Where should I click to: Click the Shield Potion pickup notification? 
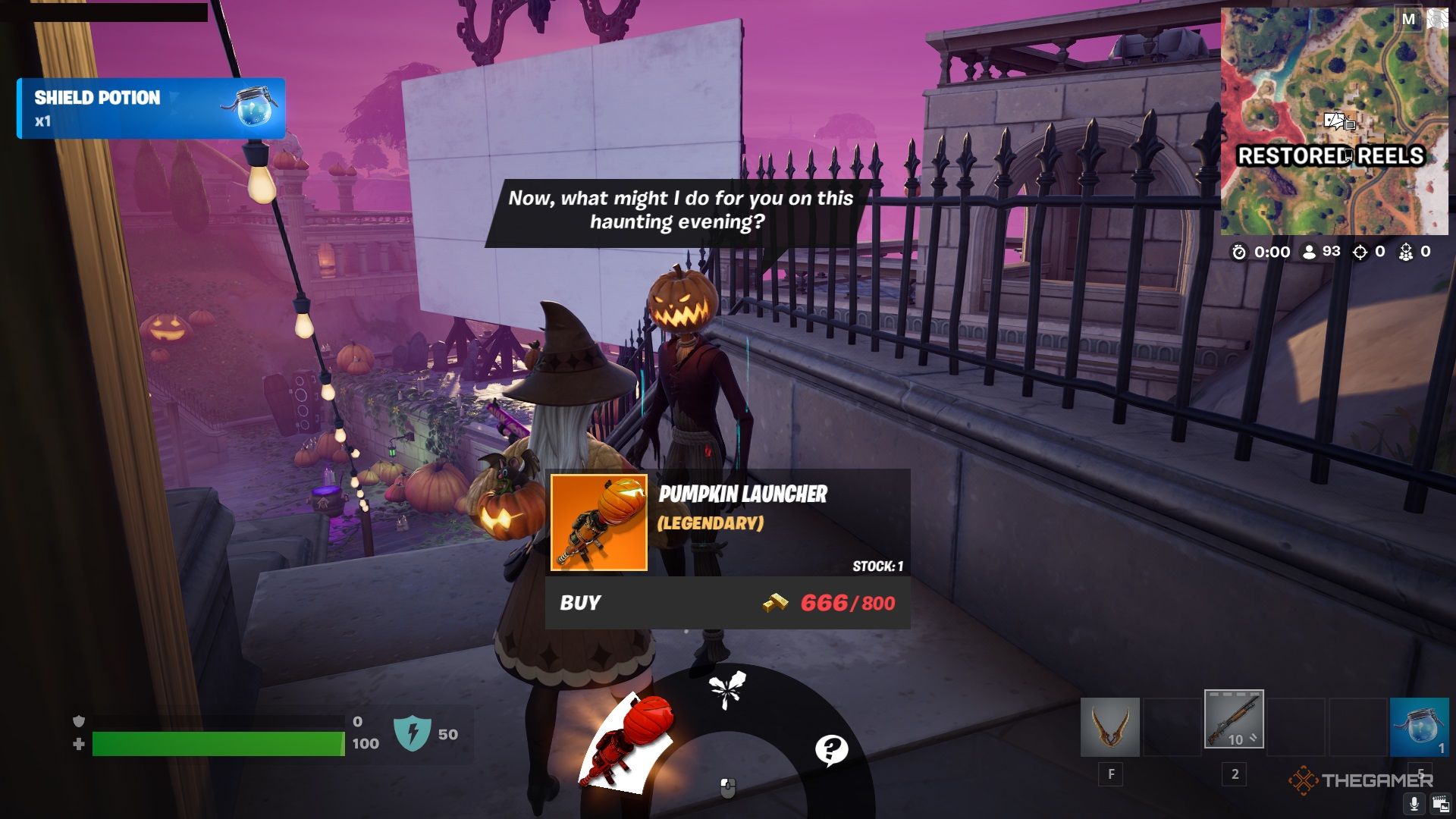click(x=151, y=108)
